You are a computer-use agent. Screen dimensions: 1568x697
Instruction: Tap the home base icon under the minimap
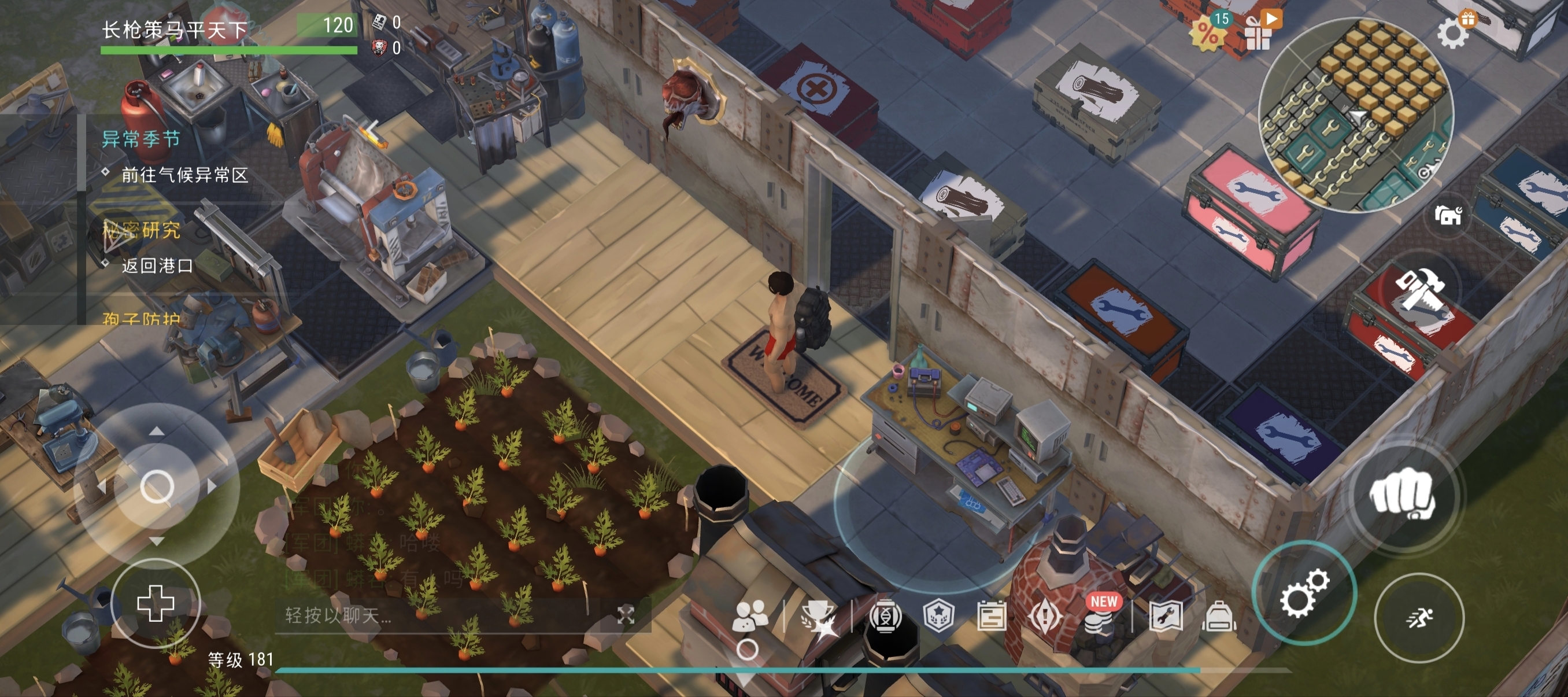pos(1448,215)
